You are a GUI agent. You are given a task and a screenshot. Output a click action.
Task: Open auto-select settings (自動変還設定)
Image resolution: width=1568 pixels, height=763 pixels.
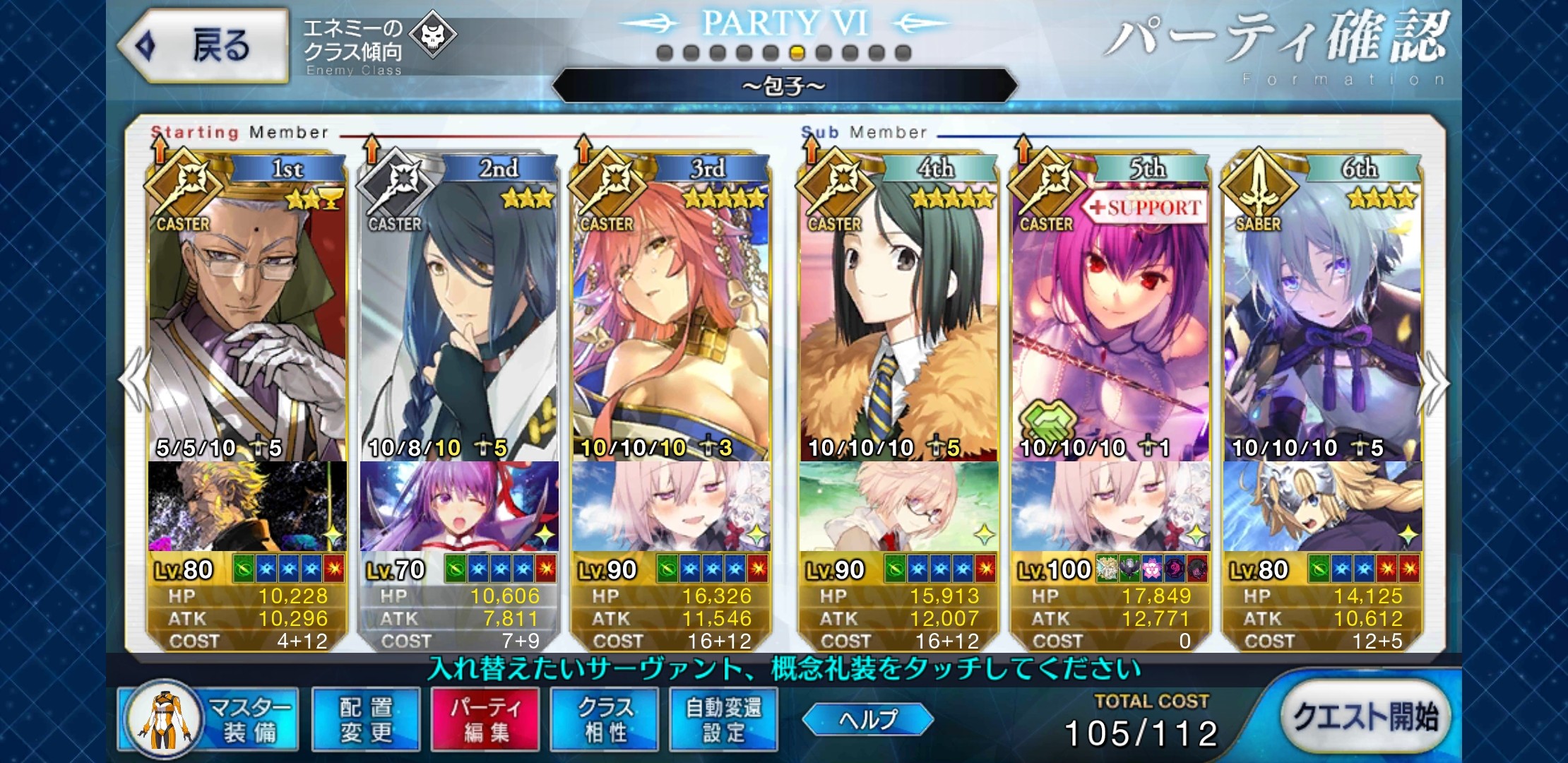click(724, 719)
